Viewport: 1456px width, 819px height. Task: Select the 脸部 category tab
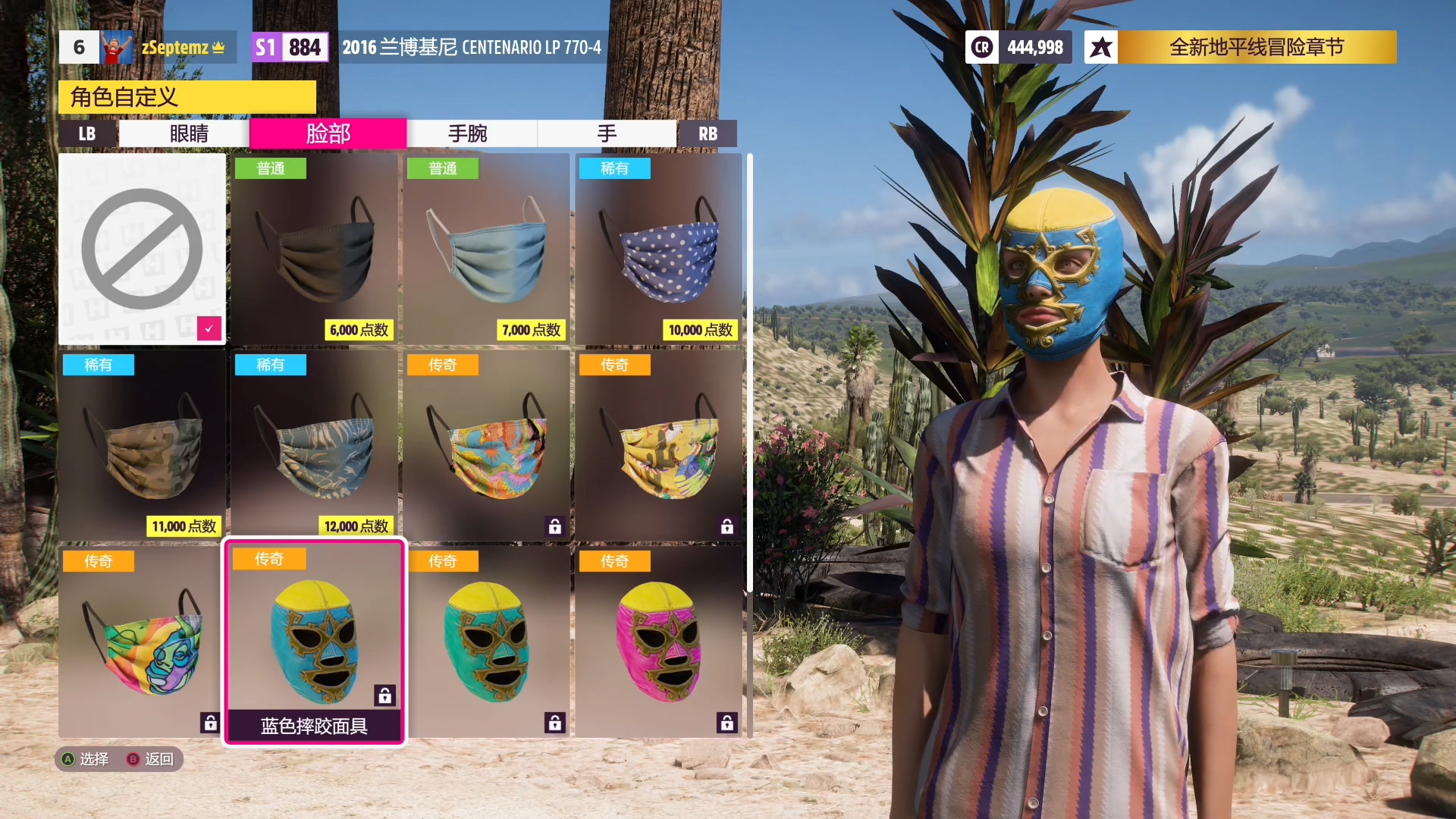[328, 134]
